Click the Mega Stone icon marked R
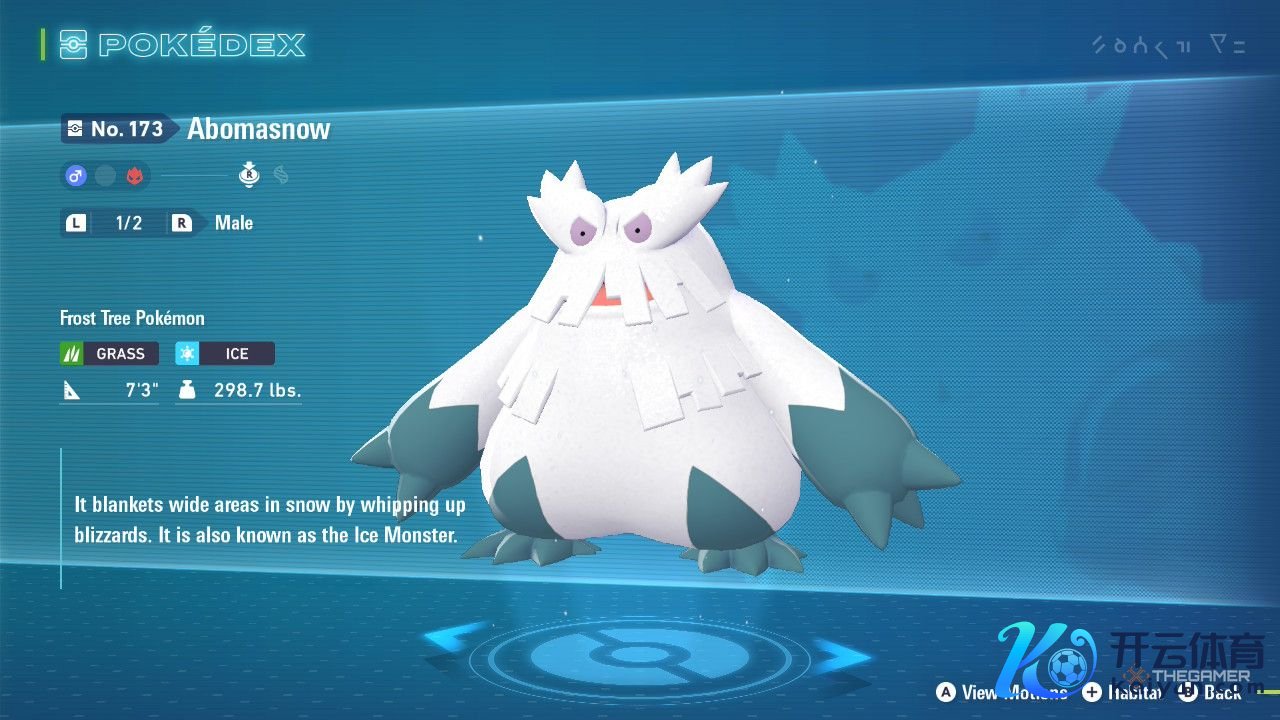 (x=249, y=176)
